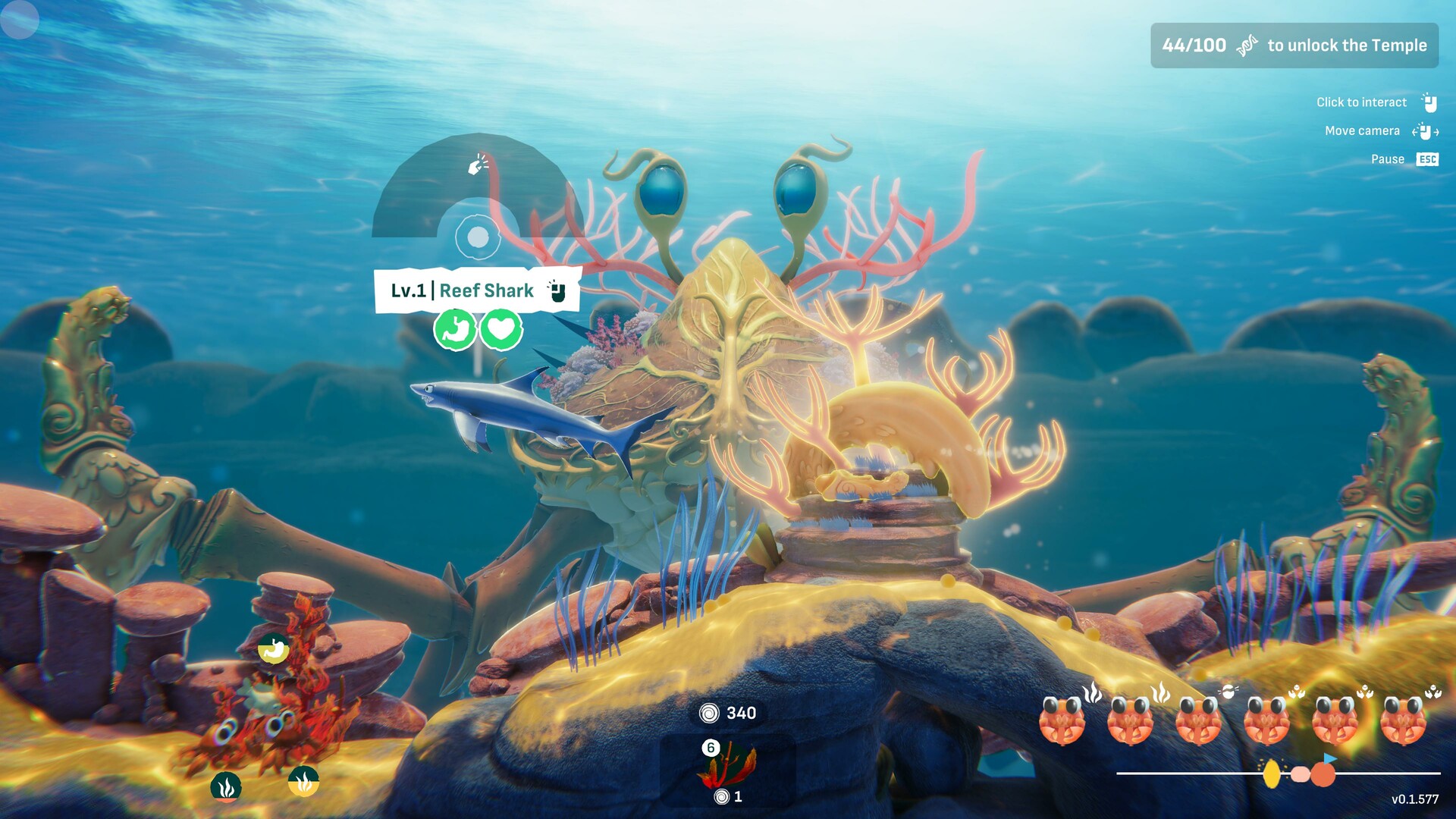Click the yellow stomach hunger bubble above the crab
This screenshot has width=1456, height=819.
pos(274,650)
